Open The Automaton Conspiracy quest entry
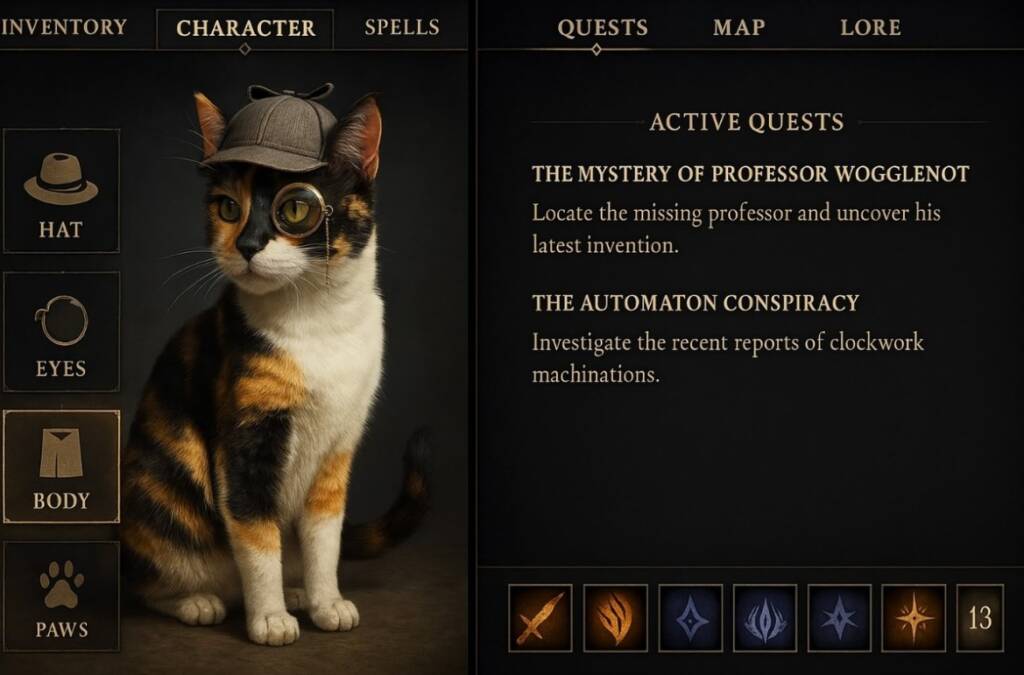The height and width of the screenshot is (675, 1024). click(695, 303)
